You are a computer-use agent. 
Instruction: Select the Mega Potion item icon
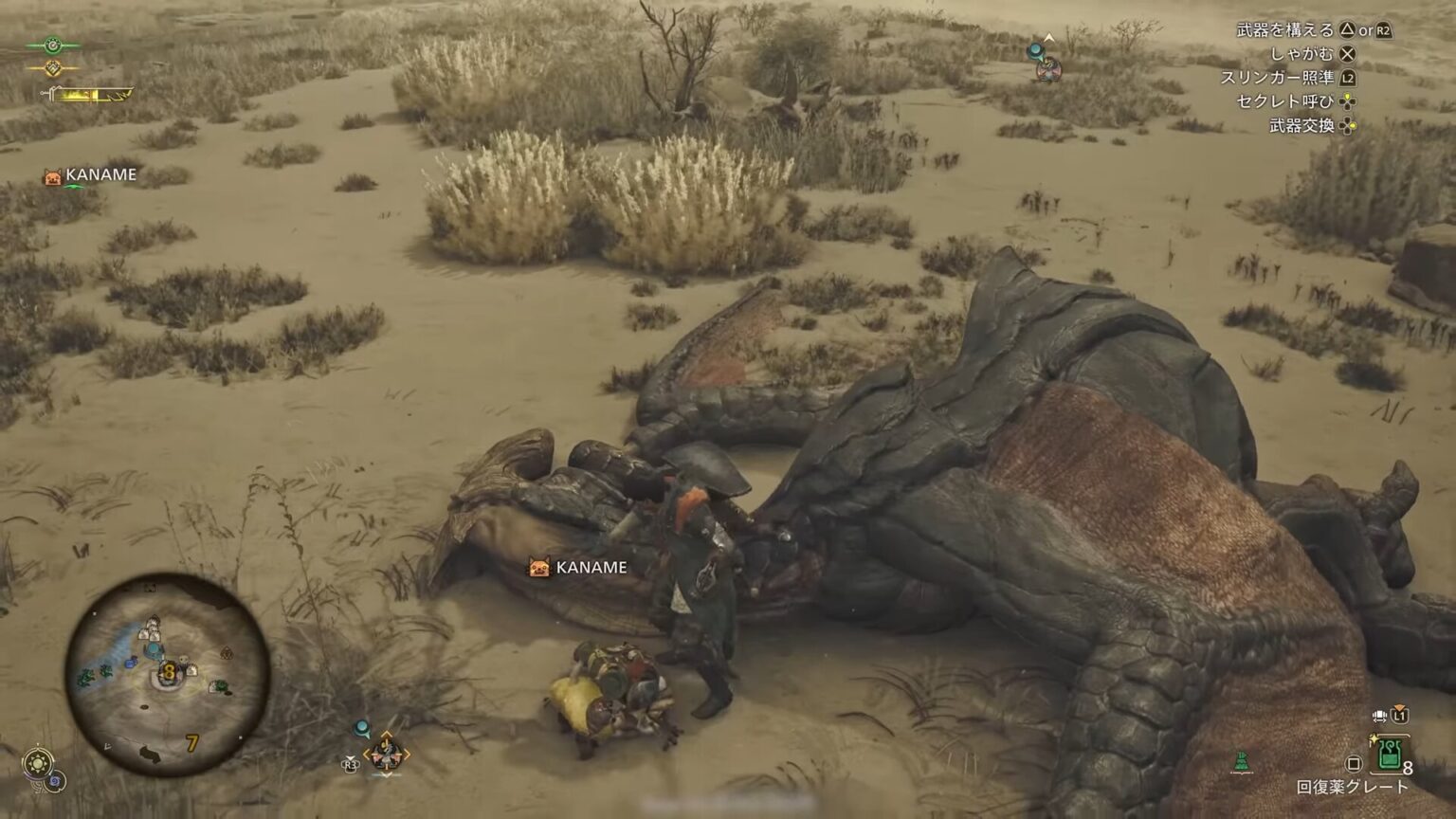click(x=1389, y=755)
